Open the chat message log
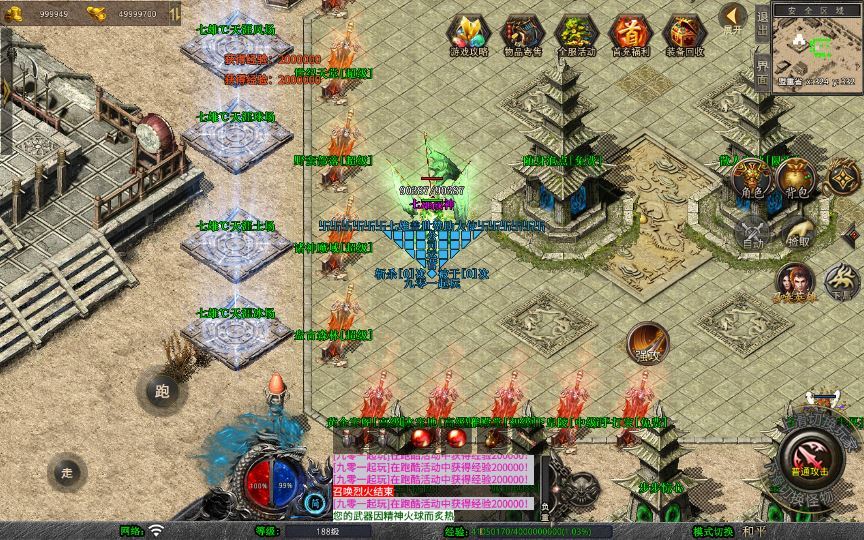Viewport: 864px width, 540px height. pyautogui.click(x=432, y=483)
